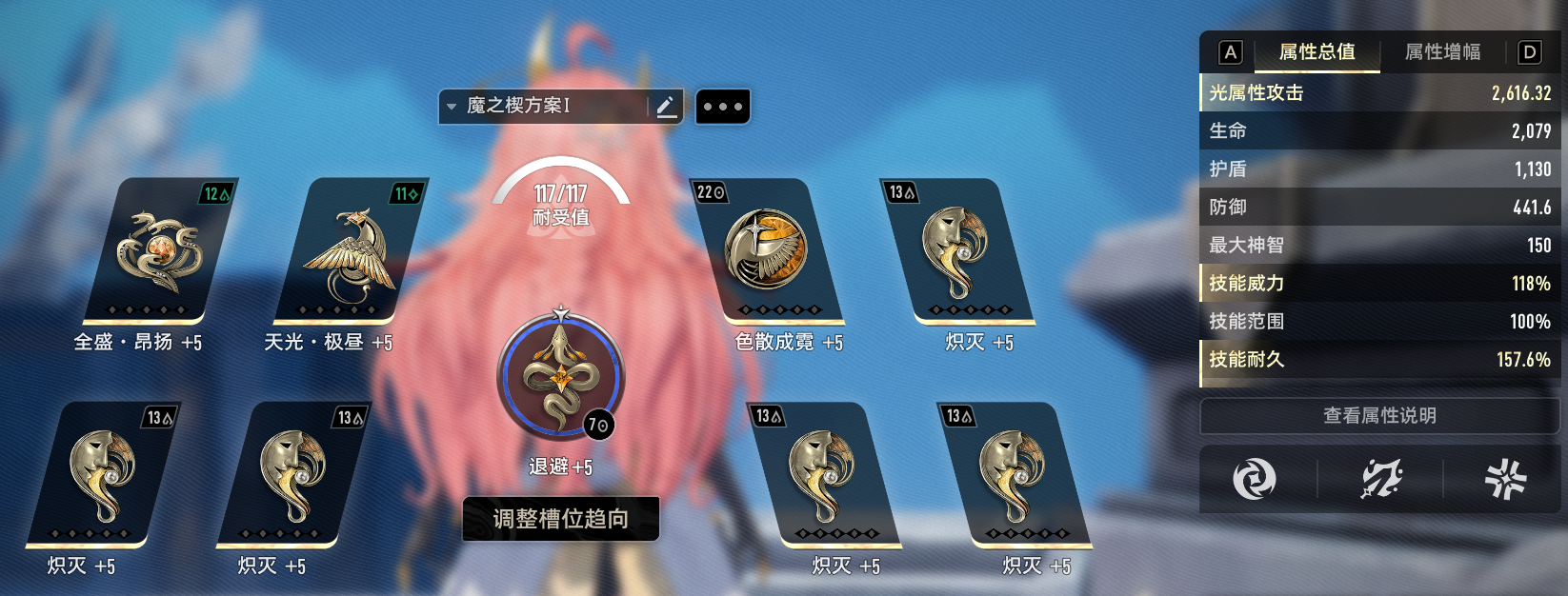Select the 技能耐久 stat row

[x=1379, y=360]
